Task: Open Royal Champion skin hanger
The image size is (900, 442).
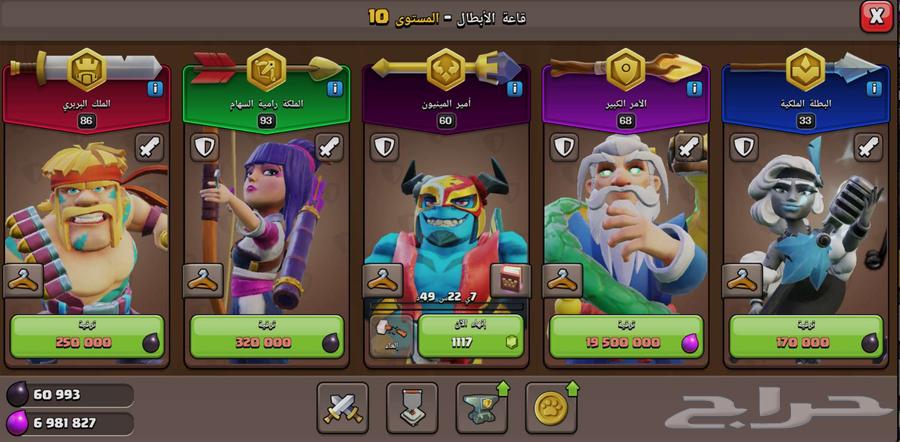Action: tap(743, 281)
